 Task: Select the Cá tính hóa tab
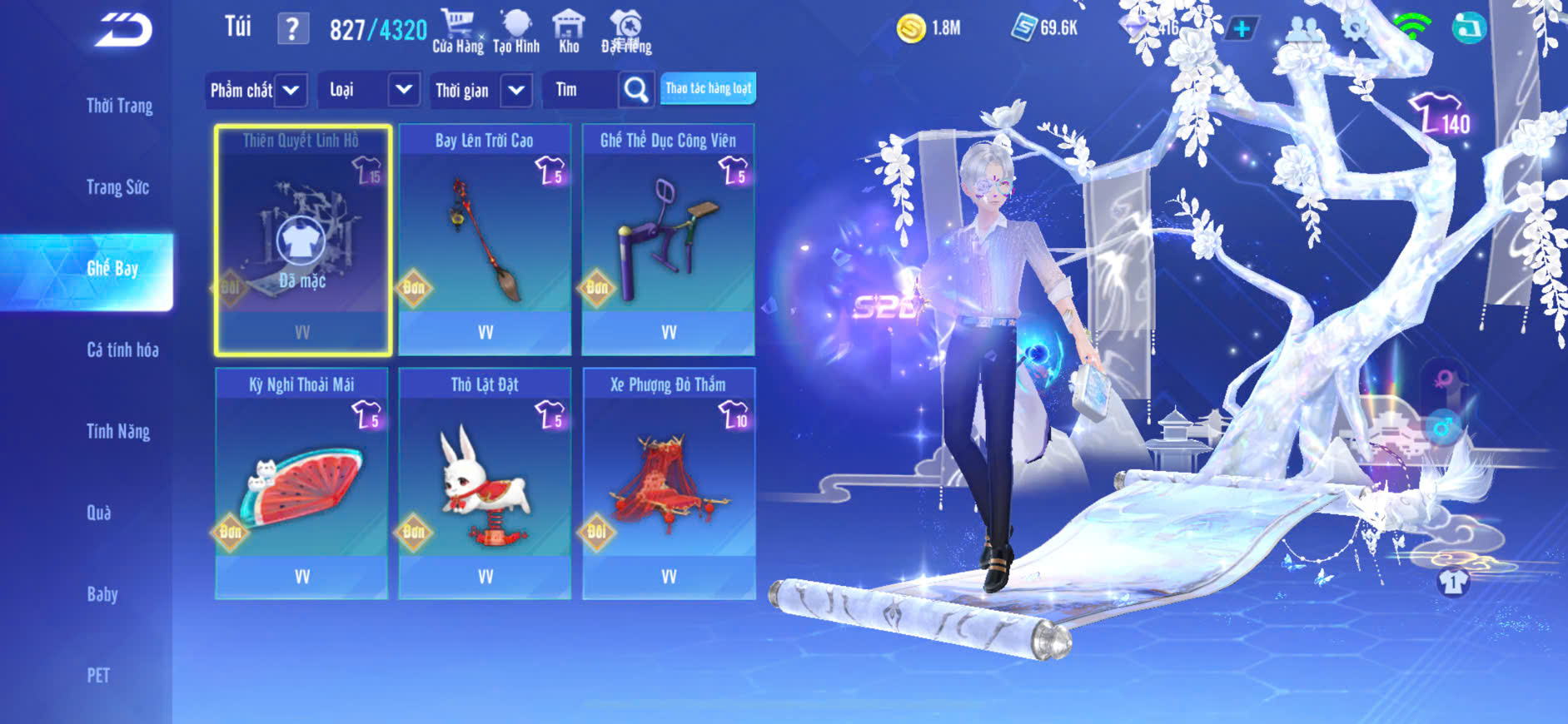click(x=122, y=350)
